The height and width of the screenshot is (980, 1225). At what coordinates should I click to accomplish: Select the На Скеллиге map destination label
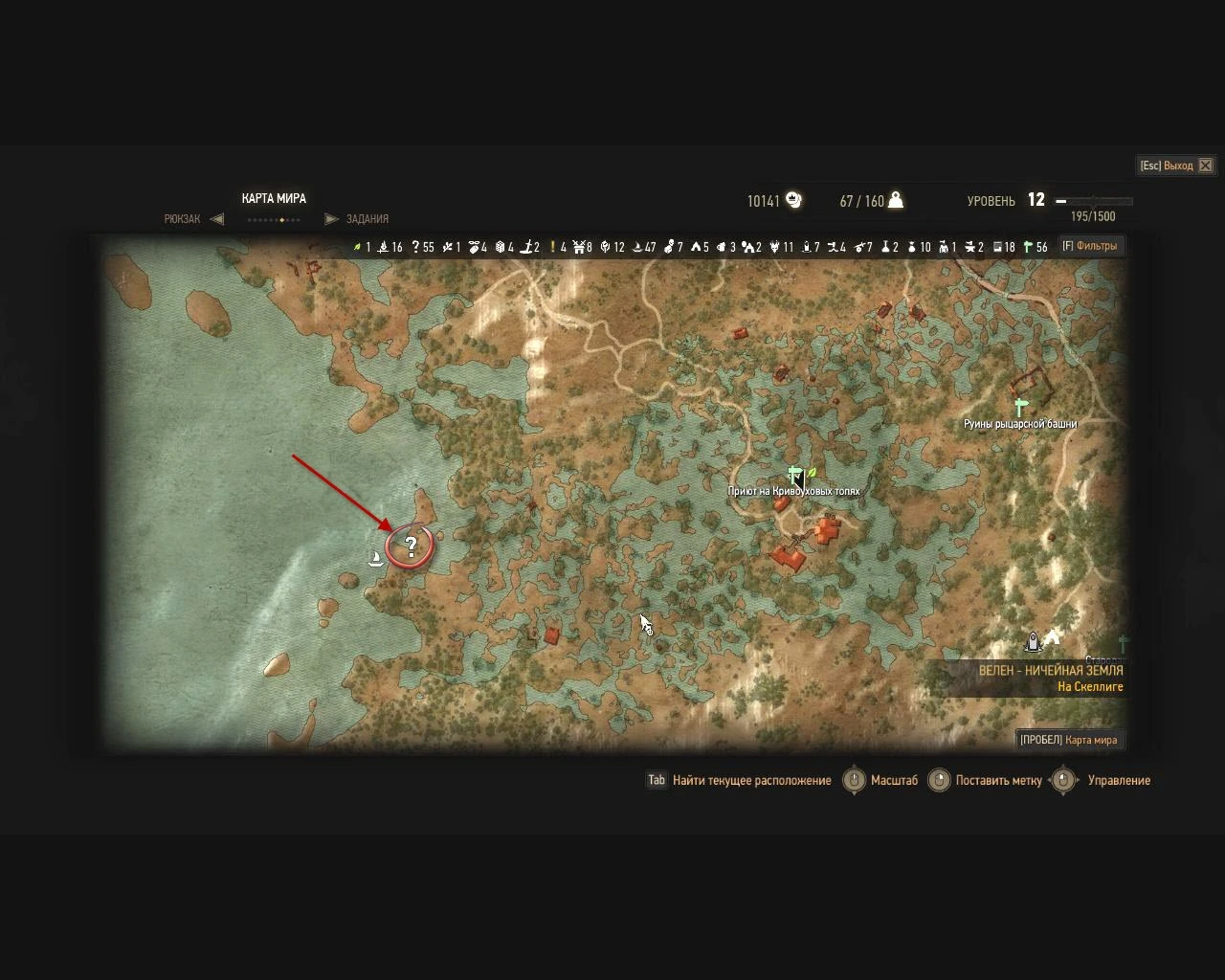(1091, 686)
